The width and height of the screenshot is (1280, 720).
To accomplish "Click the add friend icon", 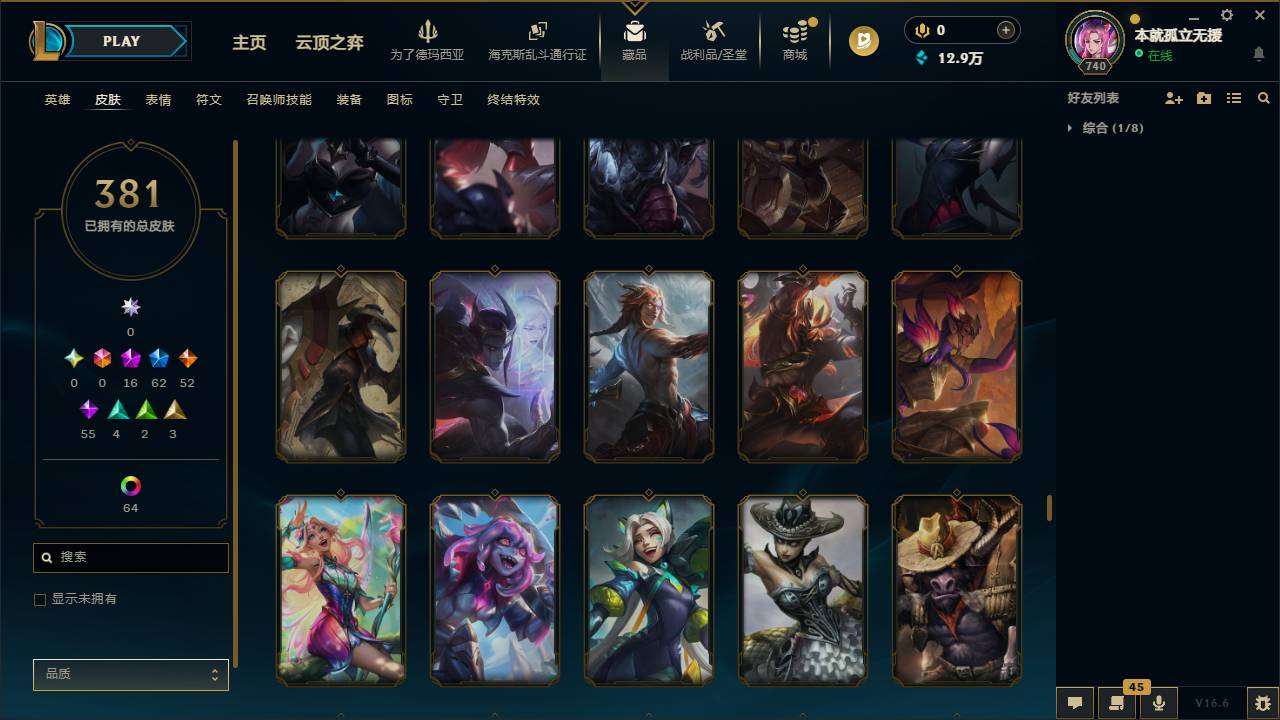I will (x=1172, y=97).
